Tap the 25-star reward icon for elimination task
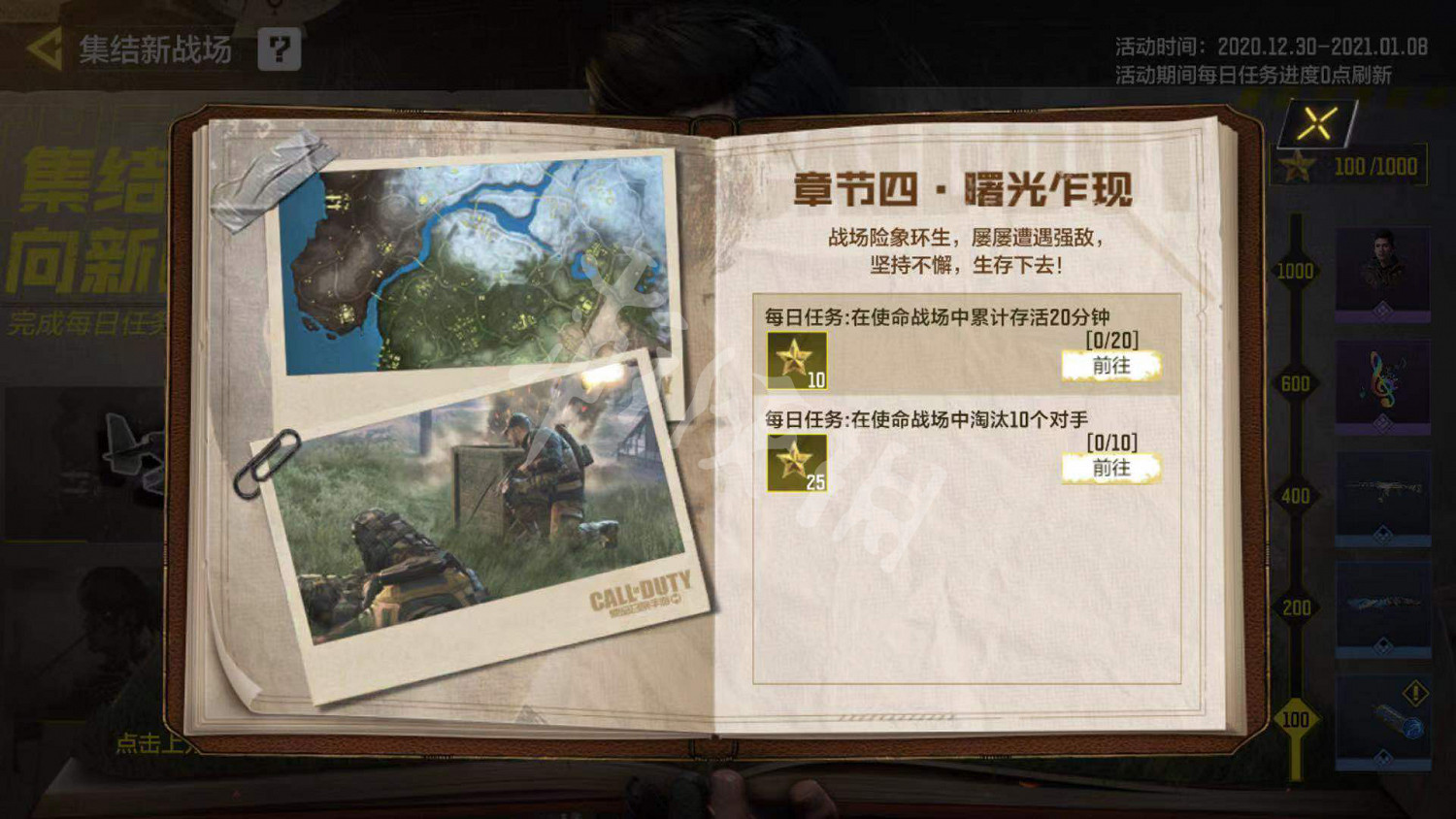 click(x=796, y=466)
